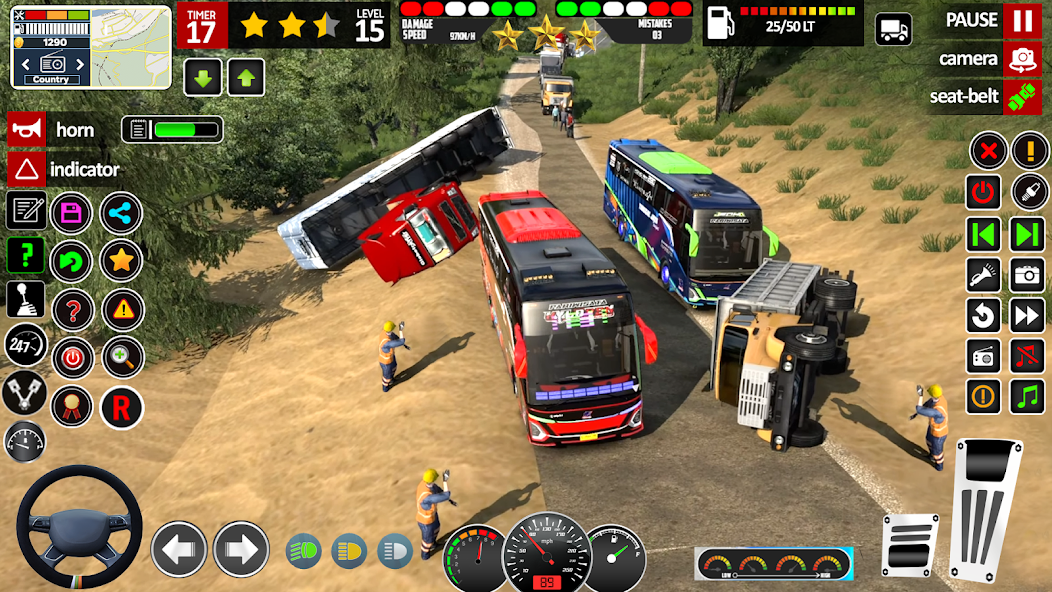Turn on the radio

[x=983, y=355]
